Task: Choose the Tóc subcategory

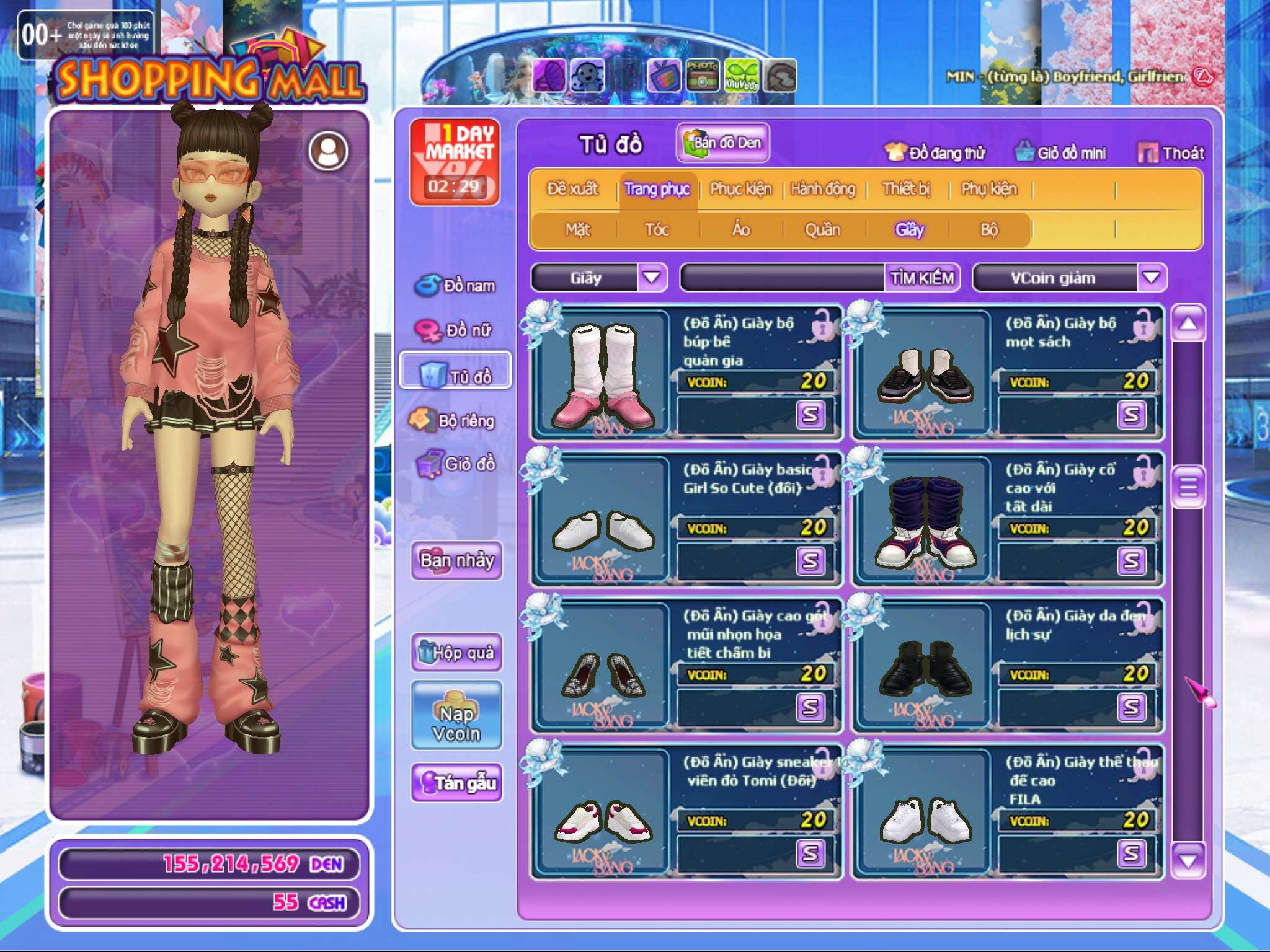Action: (657, 230)
